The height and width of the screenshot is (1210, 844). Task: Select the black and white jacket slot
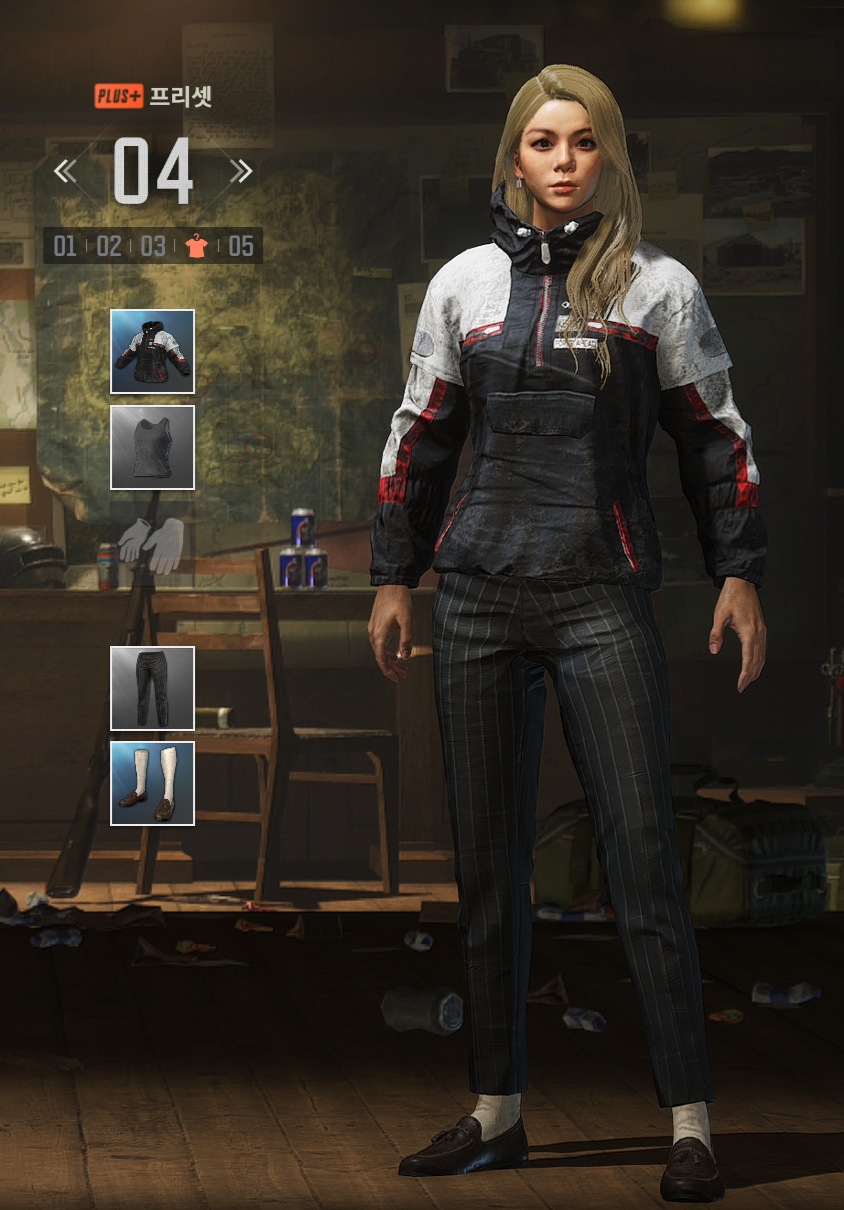(152, 351)
